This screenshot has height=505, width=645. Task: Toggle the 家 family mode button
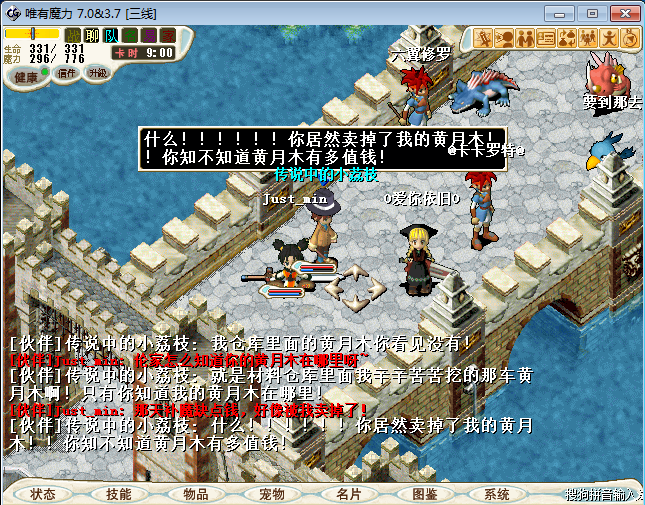(x=167, y=36)
